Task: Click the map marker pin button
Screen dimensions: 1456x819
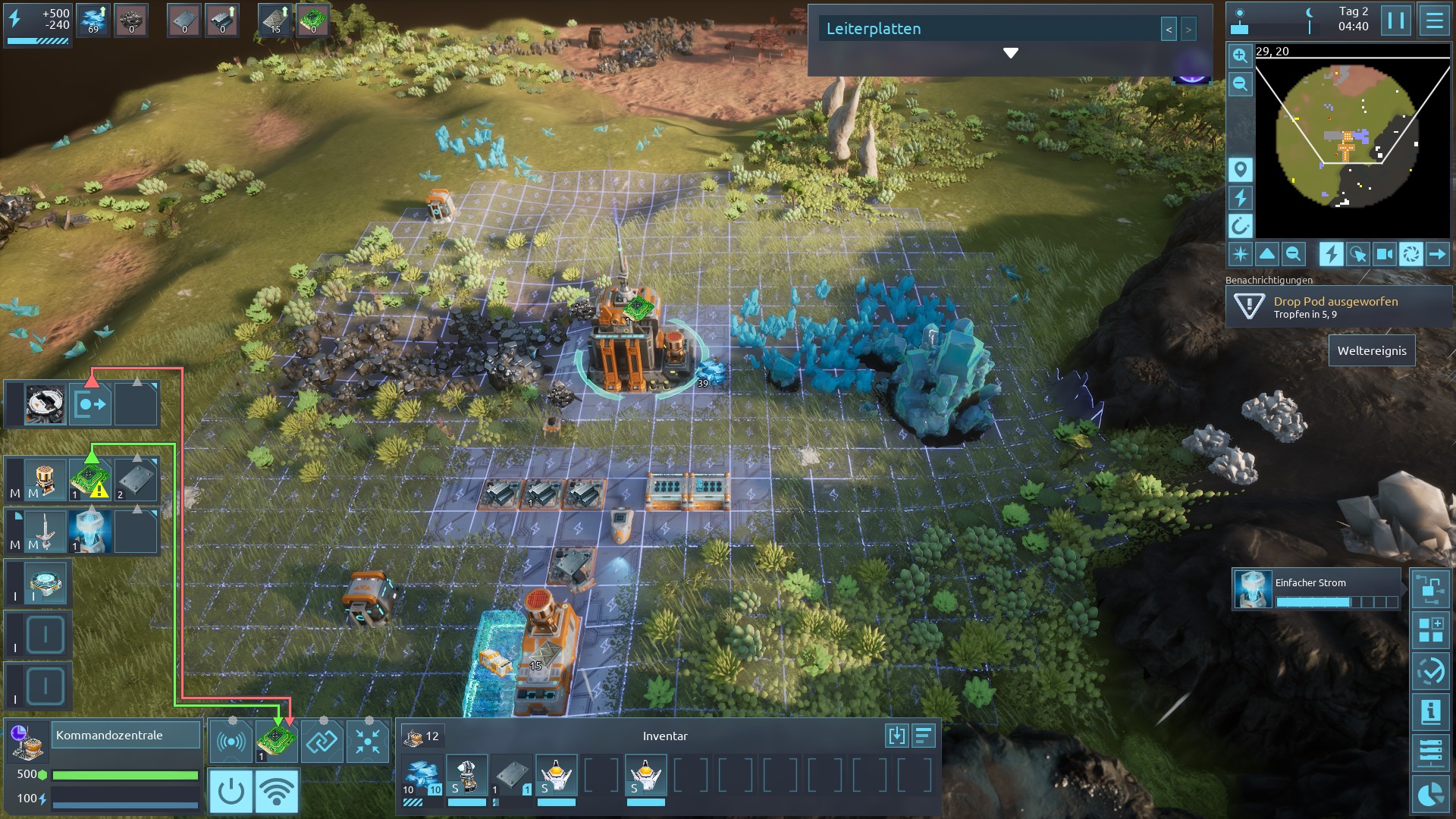Action: pos(1240,170)
